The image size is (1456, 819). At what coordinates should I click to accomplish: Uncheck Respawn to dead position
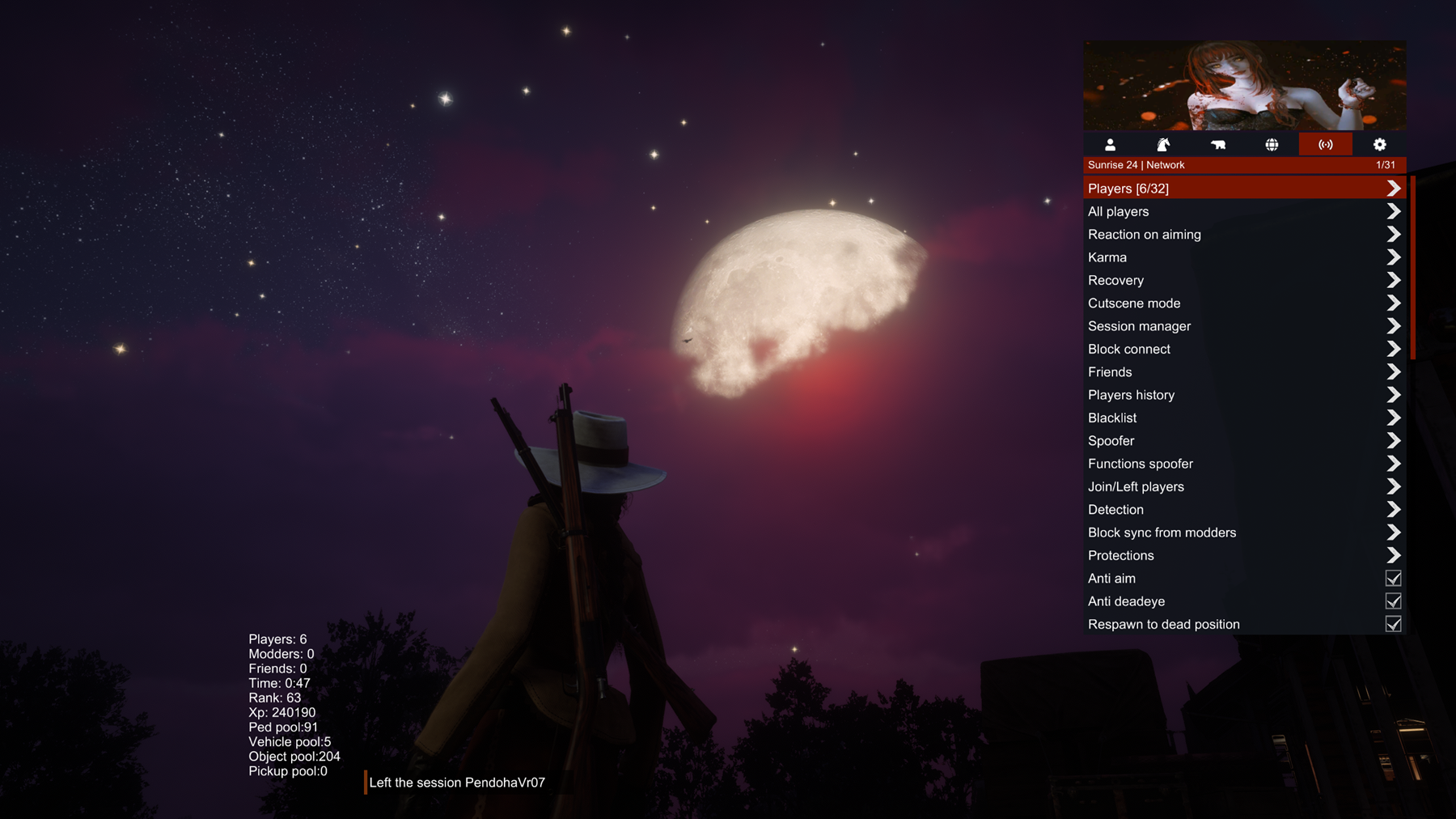(1393, 624)
